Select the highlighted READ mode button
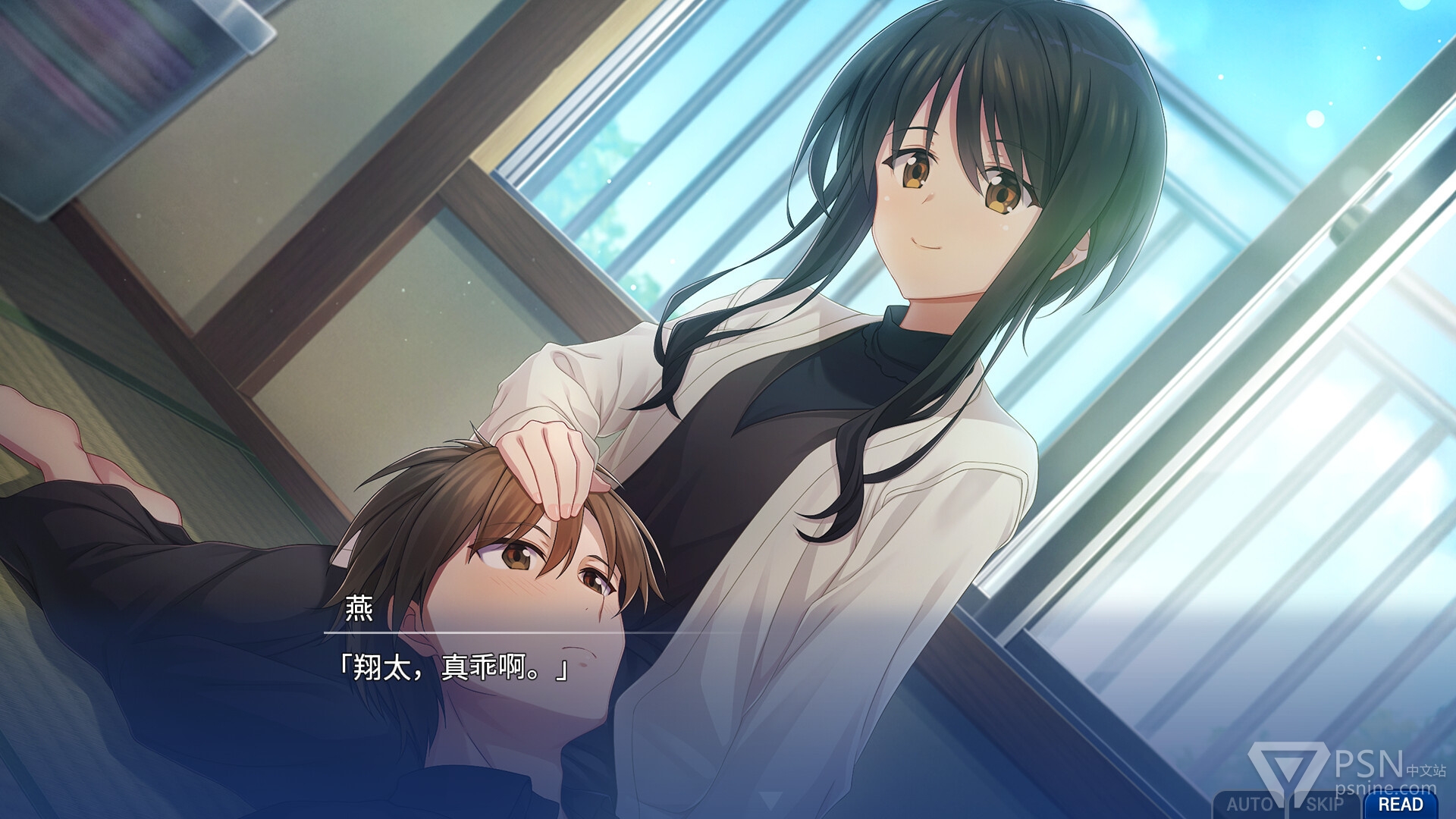The height and width of the screenshot is (819, 1456). (x=1400, y=805)
